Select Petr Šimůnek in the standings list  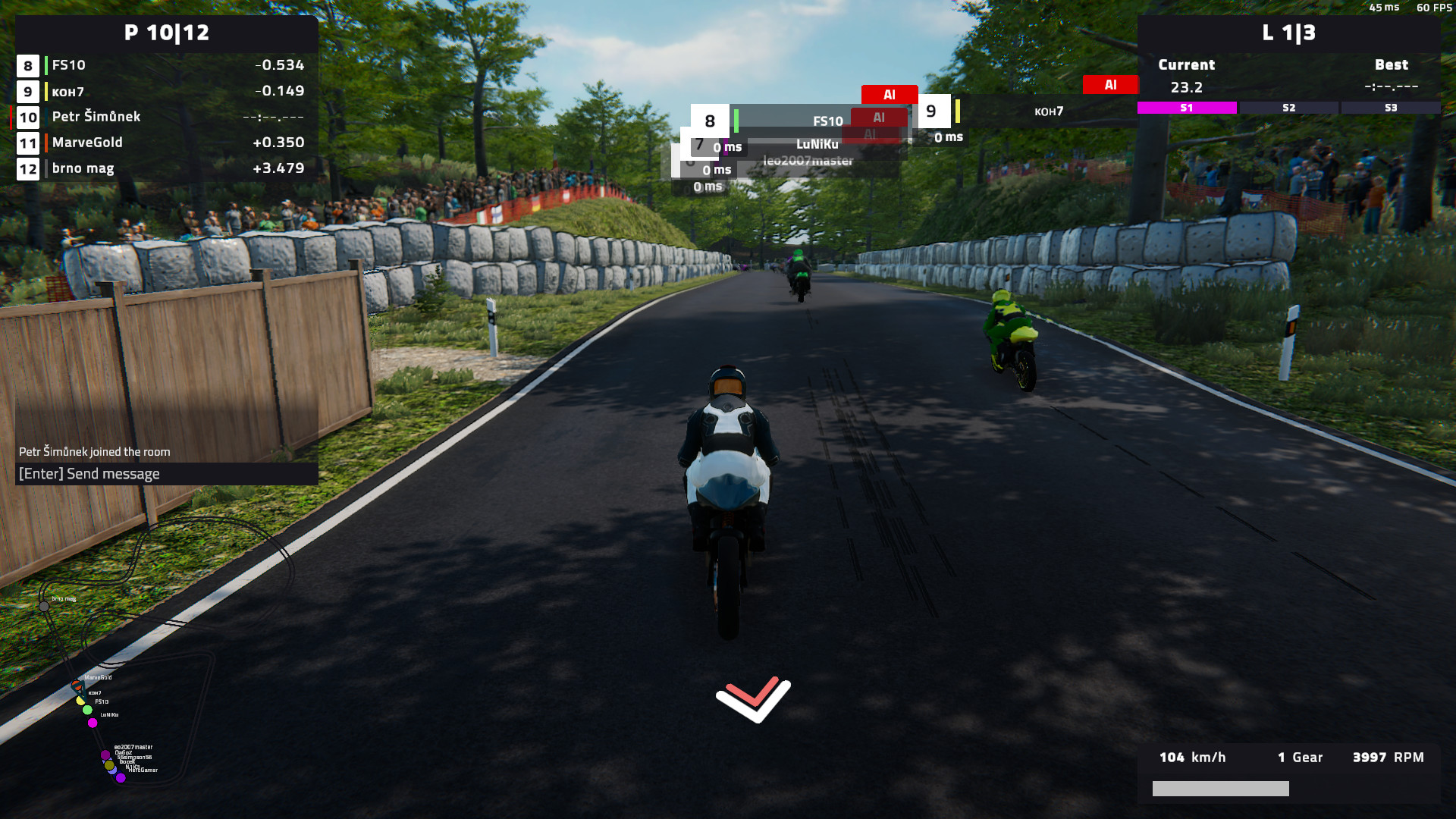tap(95, 117)
